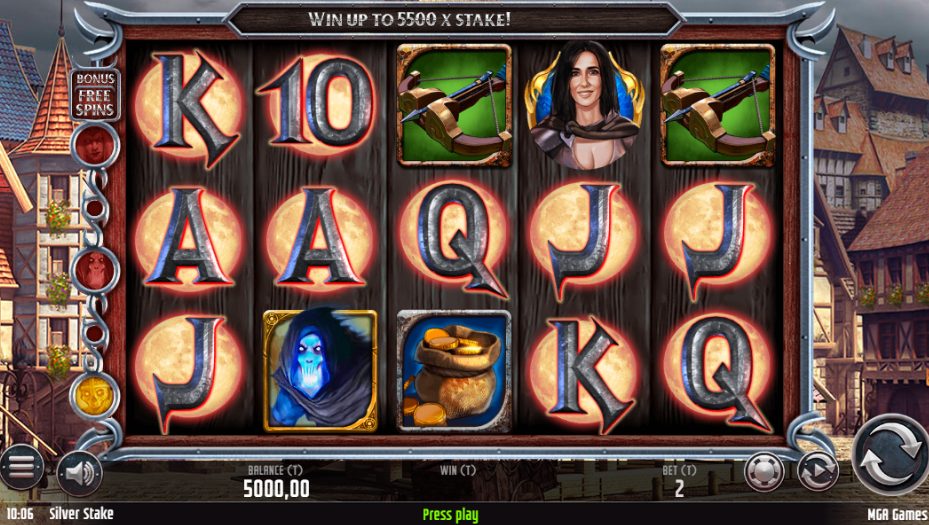Spin the reels with the large arrow button
The height and width of the screenshot is (525, 929).
[x=889, y=455]
